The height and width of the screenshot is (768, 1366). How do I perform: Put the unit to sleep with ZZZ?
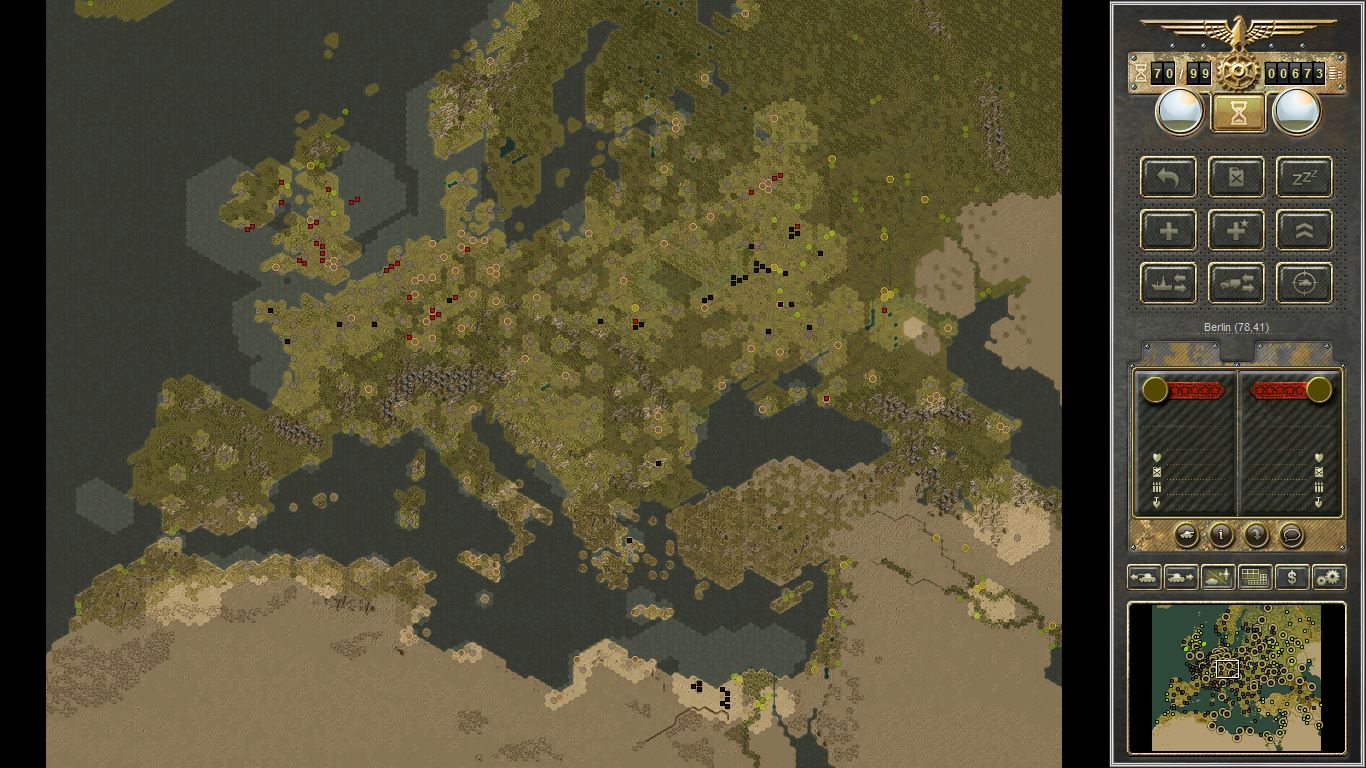pyautogui.click(x=1303, y=177)
